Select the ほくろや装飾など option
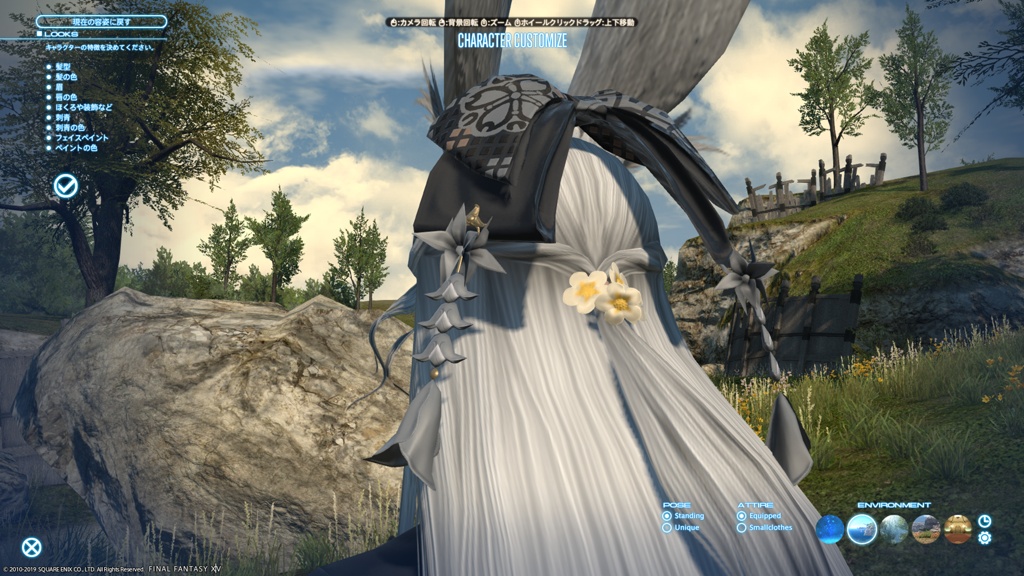 [x=82, y=107]
